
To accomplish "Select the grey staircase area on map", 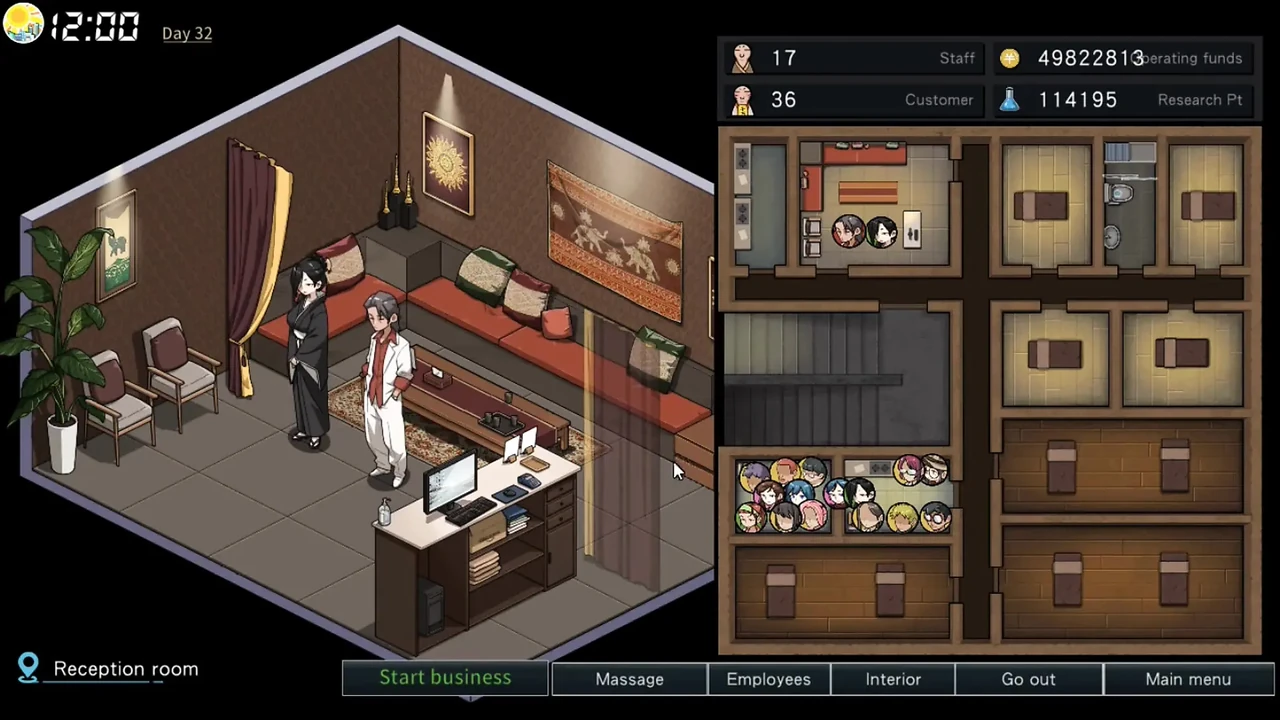I will click(836, 377).
